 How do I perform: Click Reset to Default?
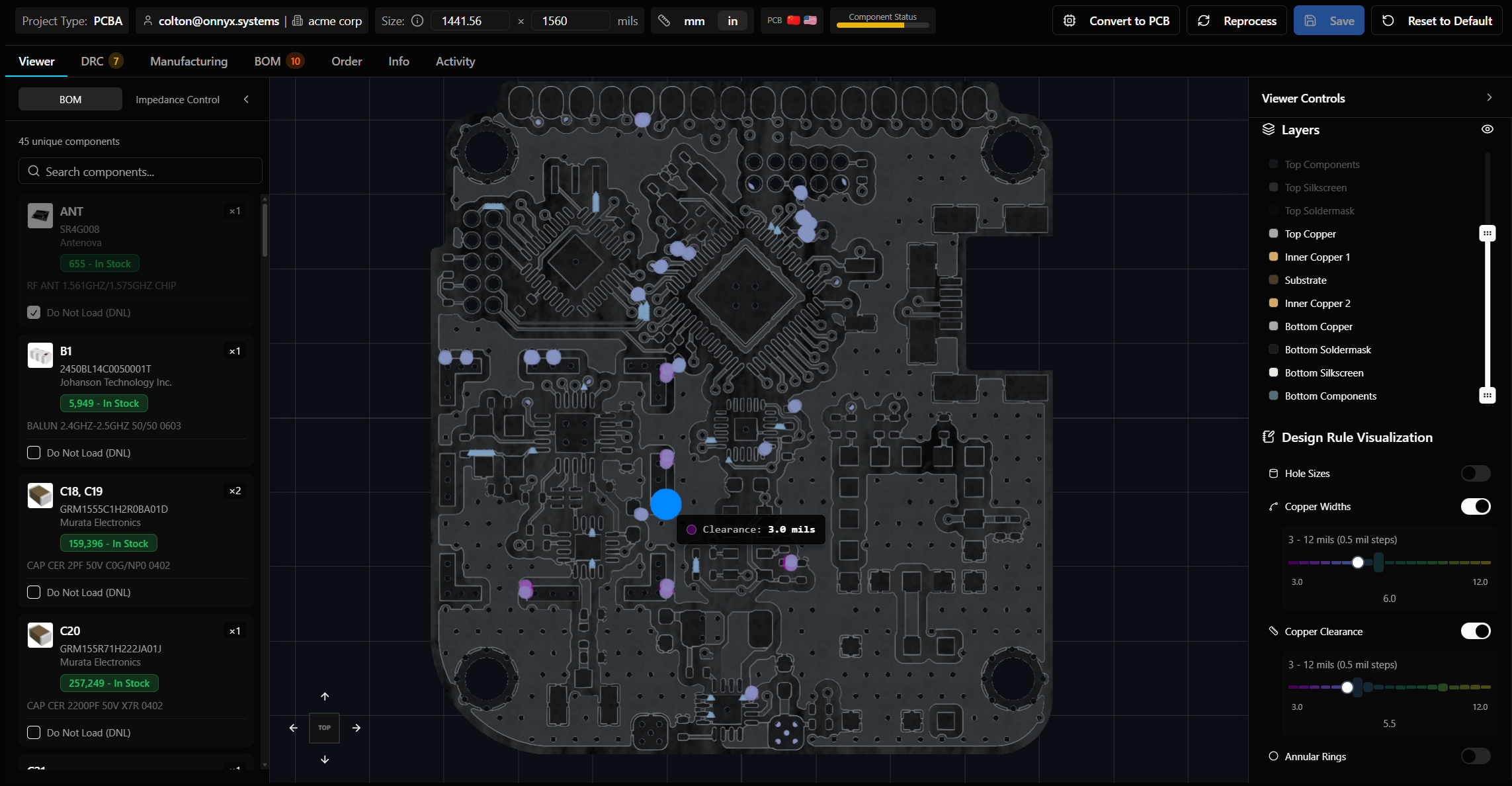[1436, 21]
